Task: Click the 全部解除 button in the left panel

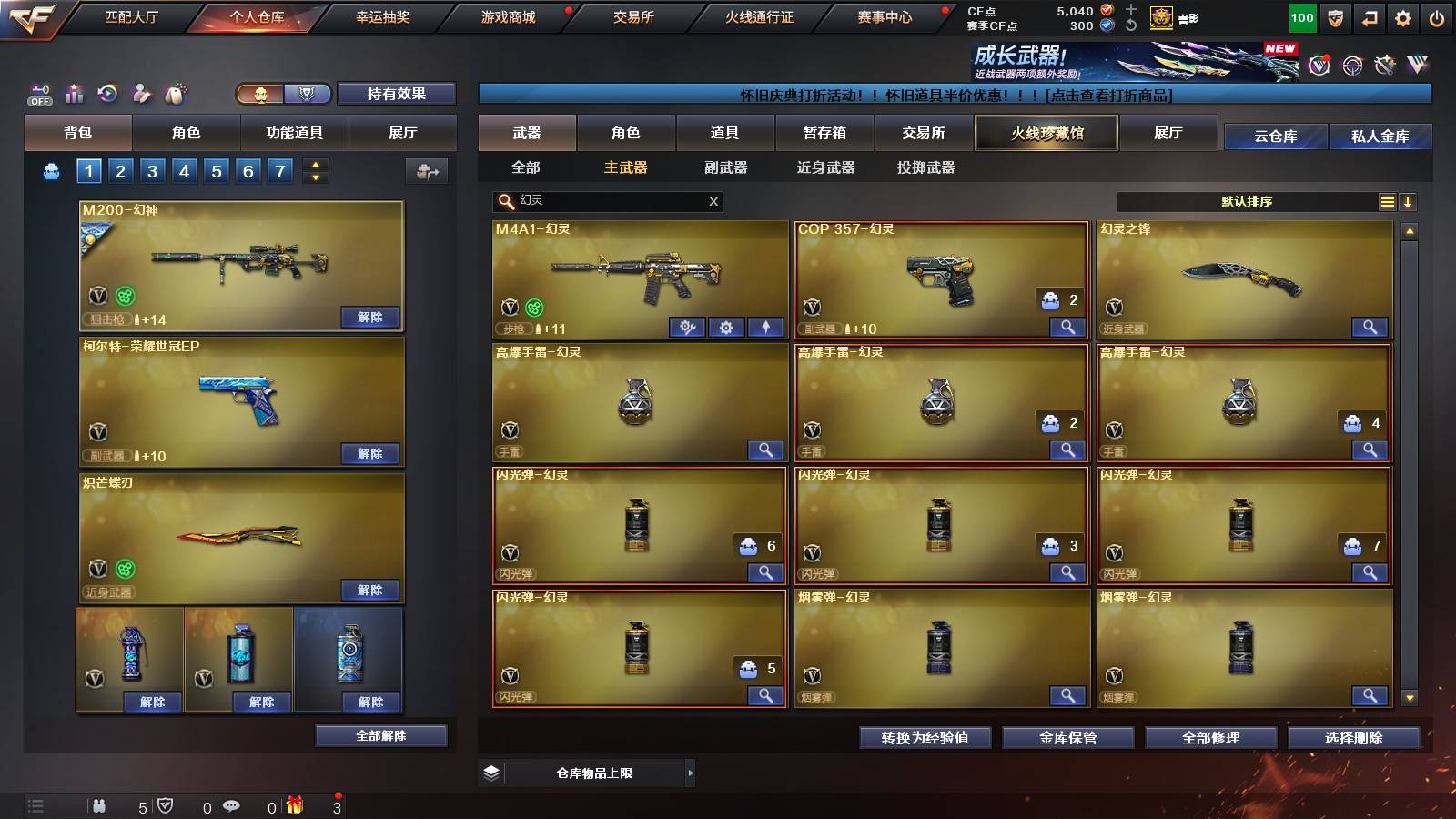Action: 381,735
